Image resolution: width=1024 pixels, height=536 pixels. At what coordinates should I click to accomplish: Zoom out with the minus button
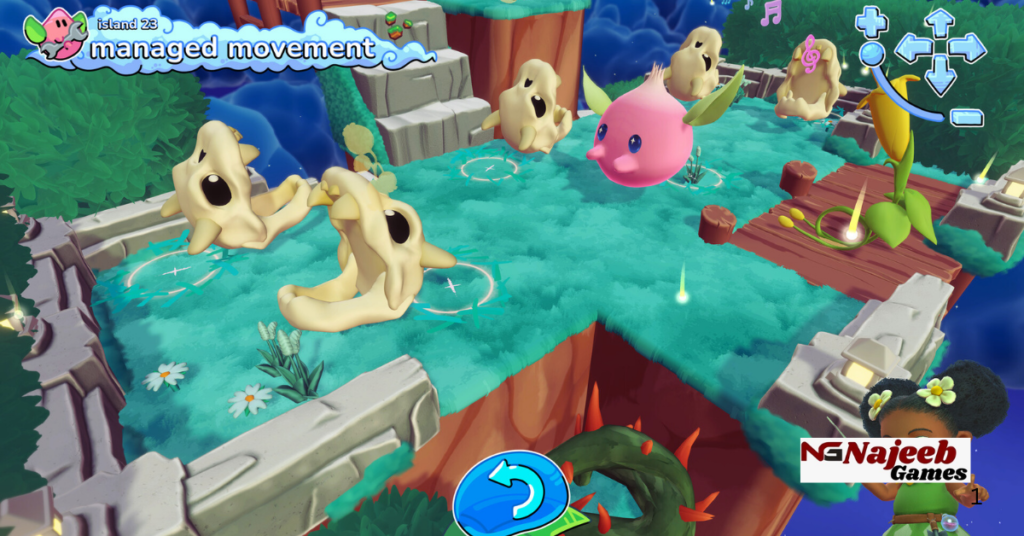(x=966, y=117)
